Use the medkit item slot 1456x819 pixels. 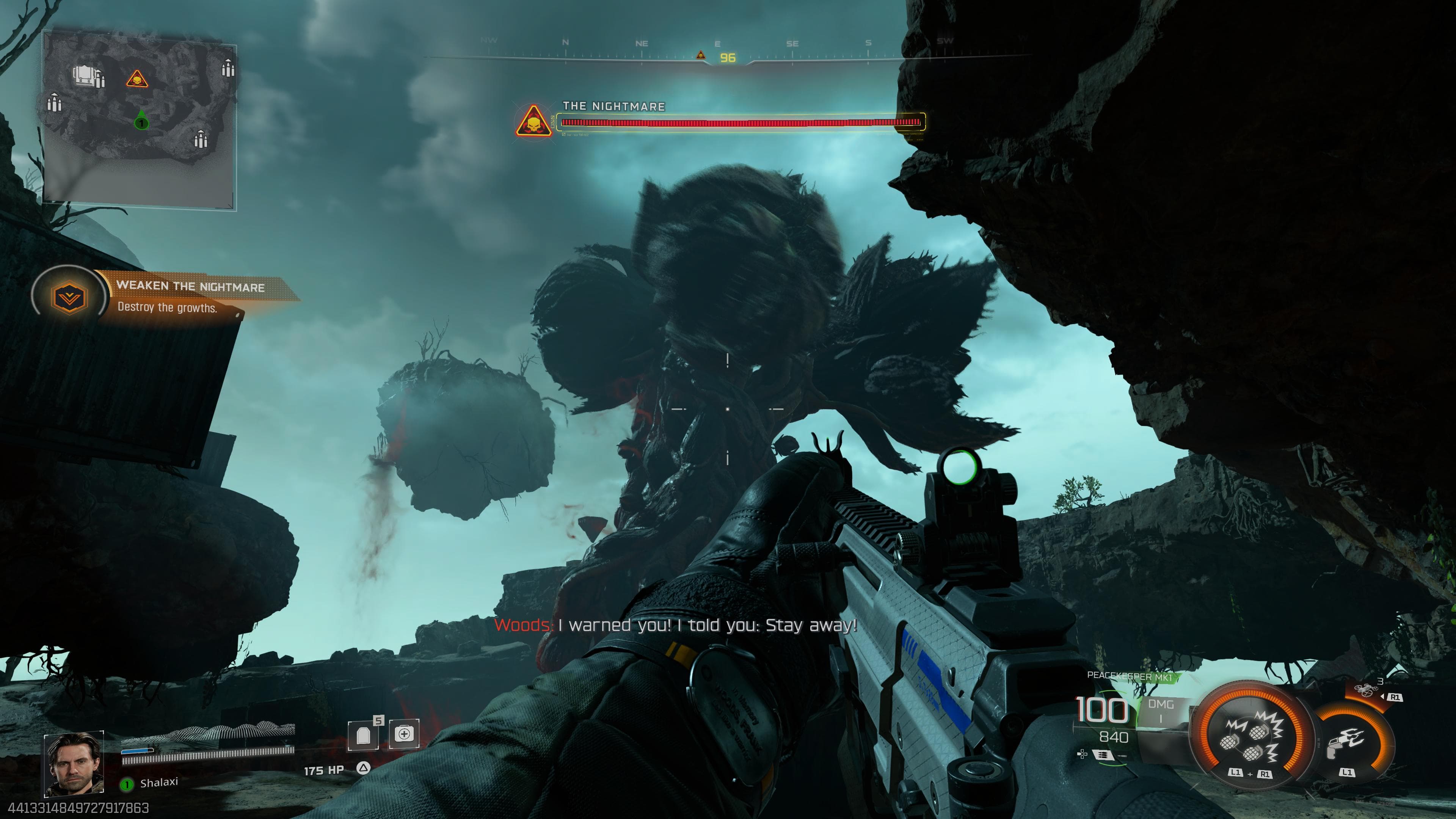(404, 734)
